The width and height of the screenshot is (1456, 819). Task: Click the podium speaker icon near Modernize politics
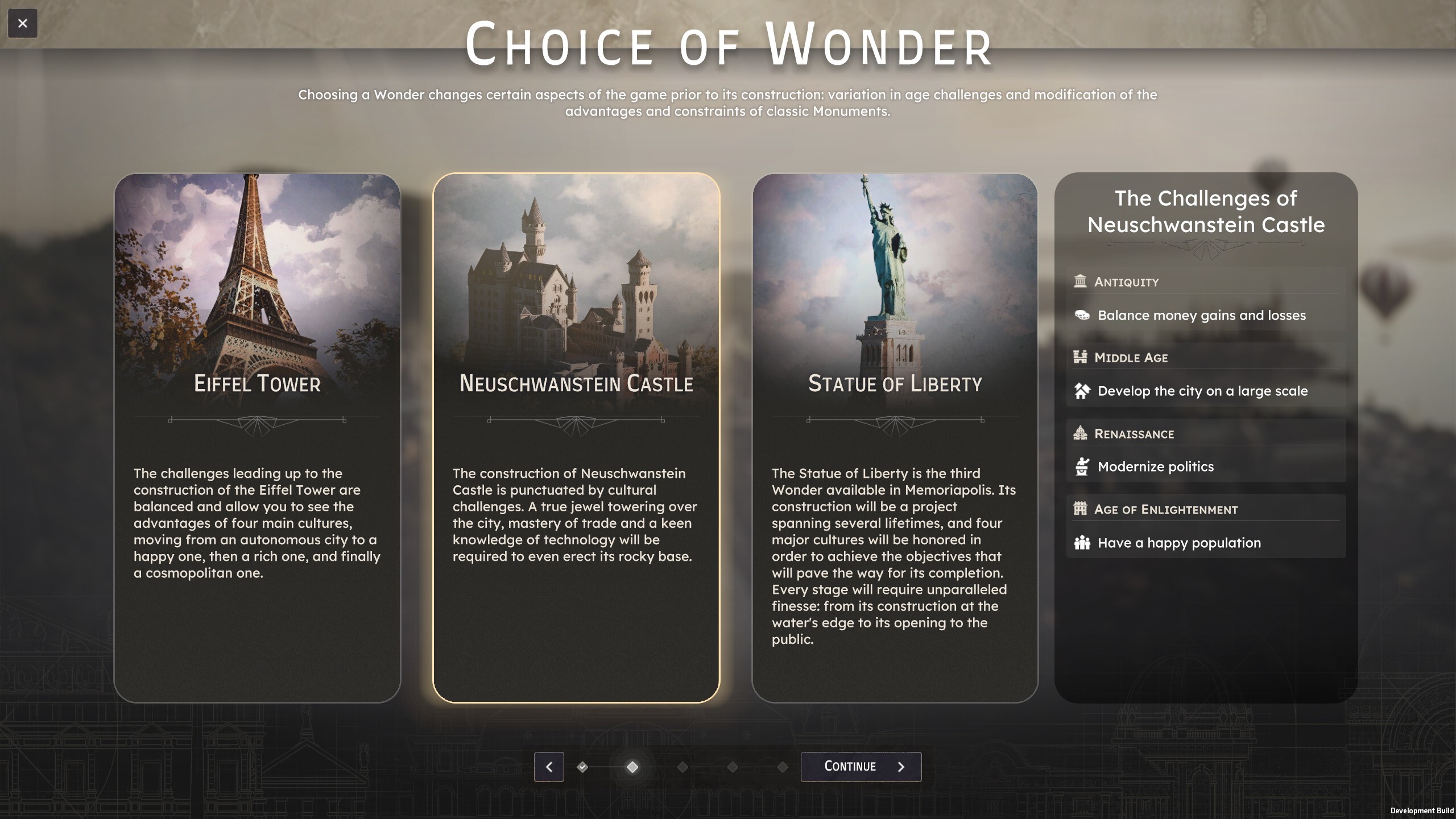[1083, 466]
